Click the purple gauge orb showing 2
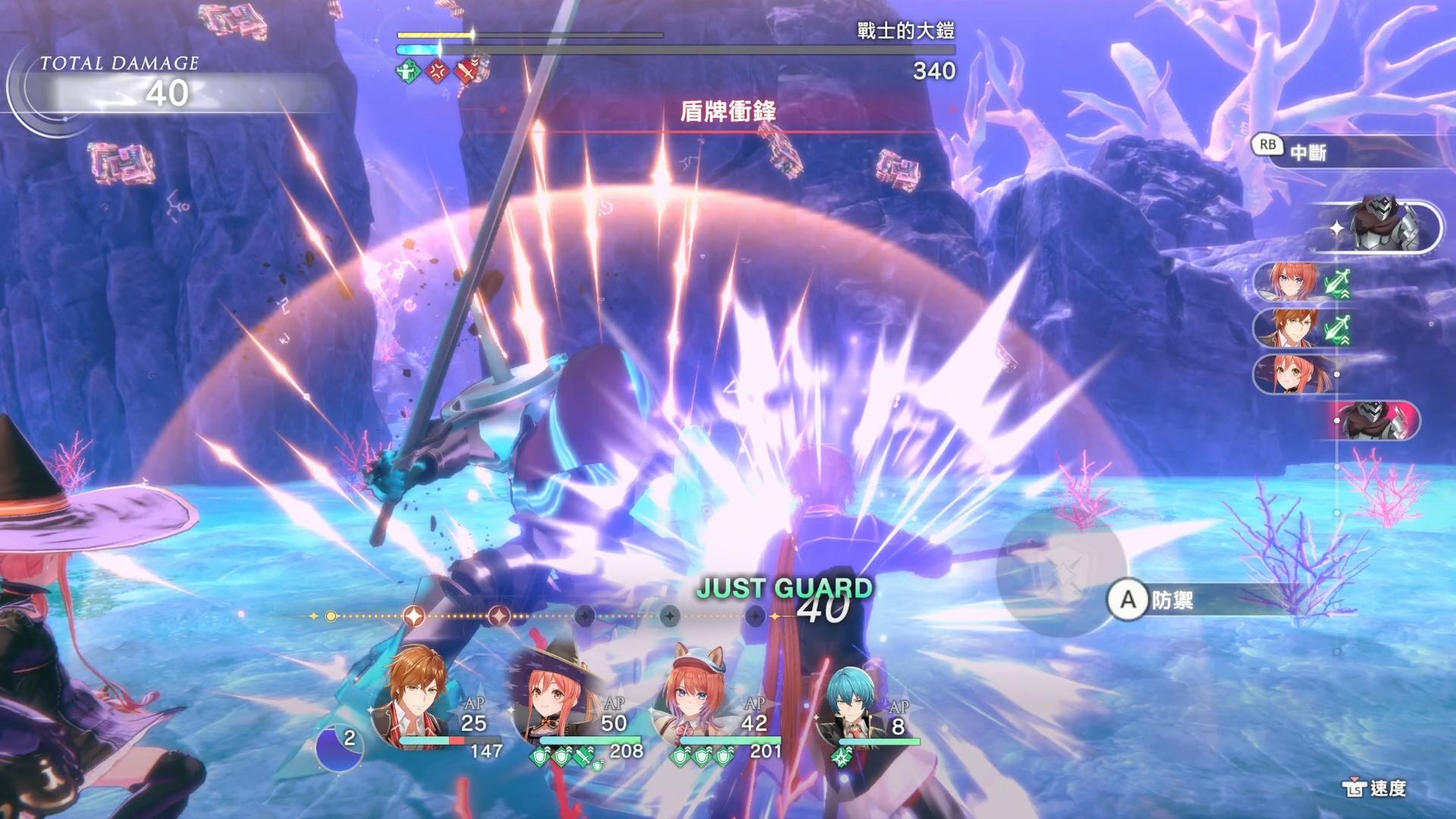 pos(339,746)
